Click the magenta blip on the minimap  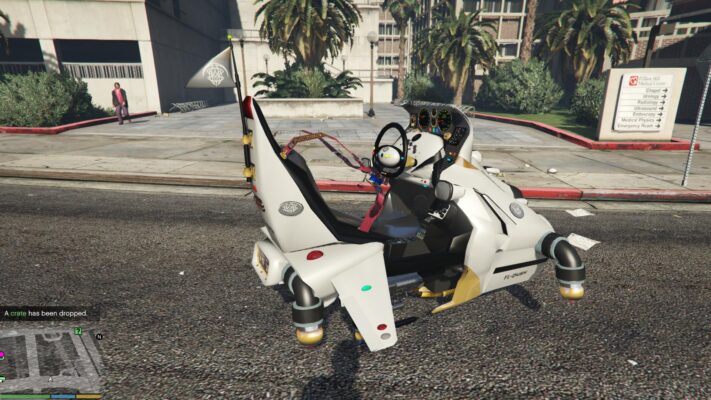pos(3,353)
